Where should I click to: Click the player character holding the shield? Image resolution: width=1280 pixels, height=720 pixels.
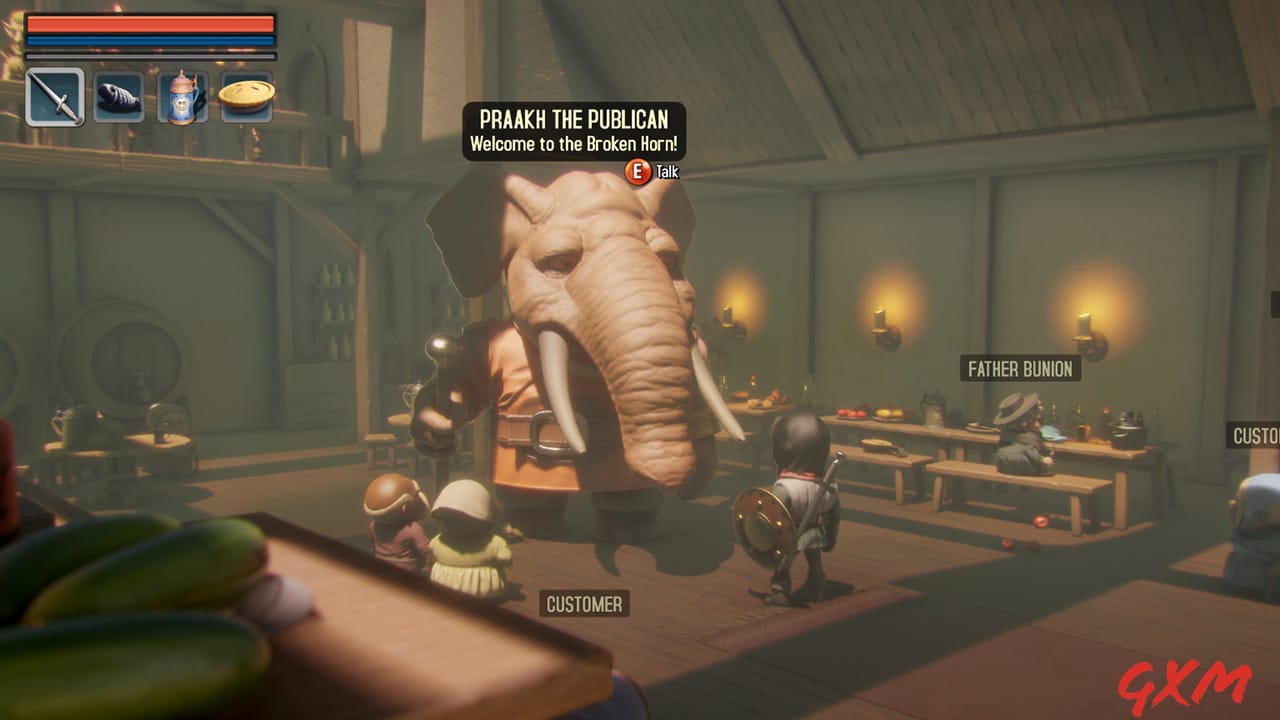point(800,500)
